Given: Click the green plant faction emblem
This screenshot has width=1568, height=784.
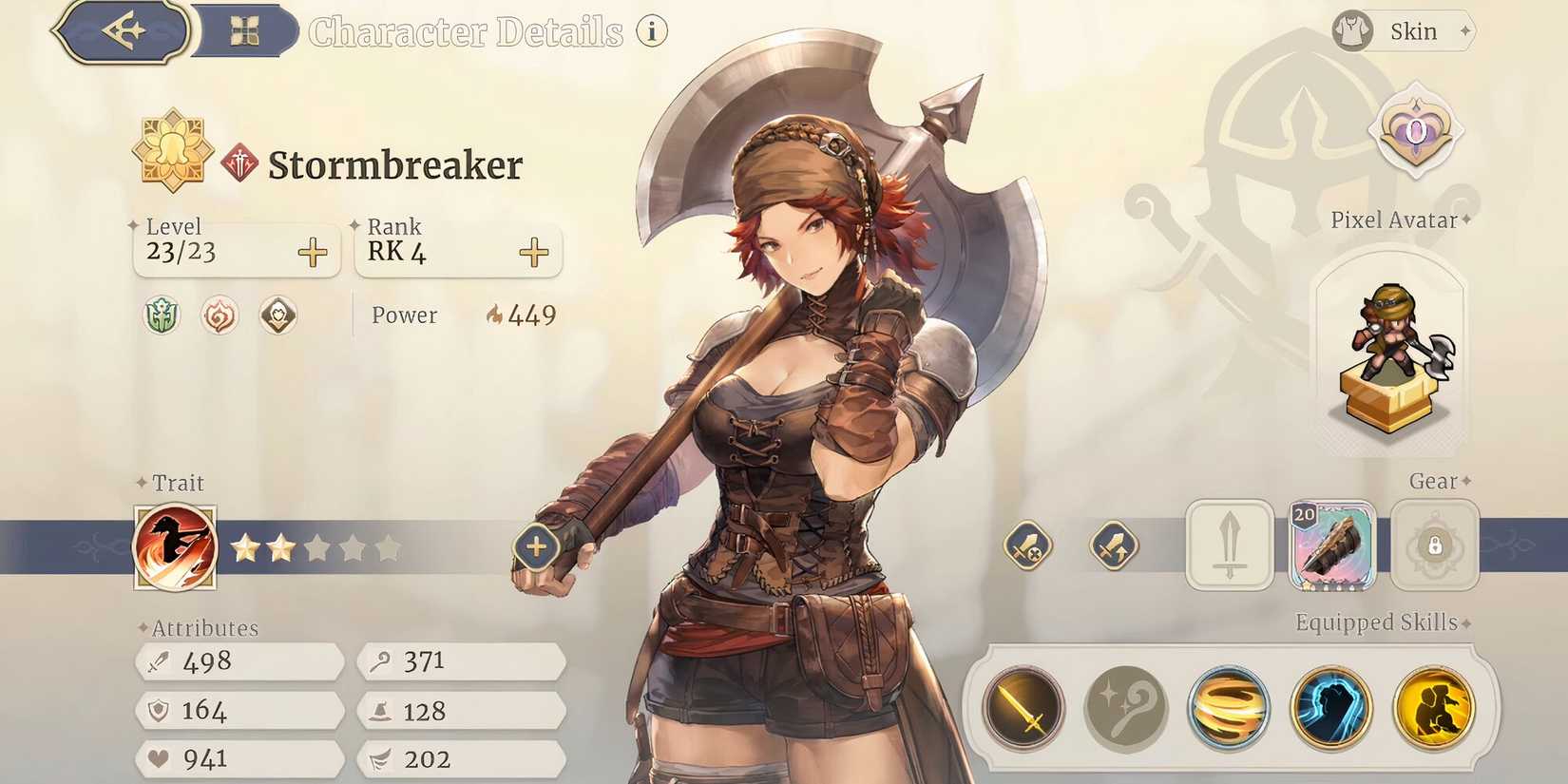Looking at the screenshot, I should tap(160, 316).
